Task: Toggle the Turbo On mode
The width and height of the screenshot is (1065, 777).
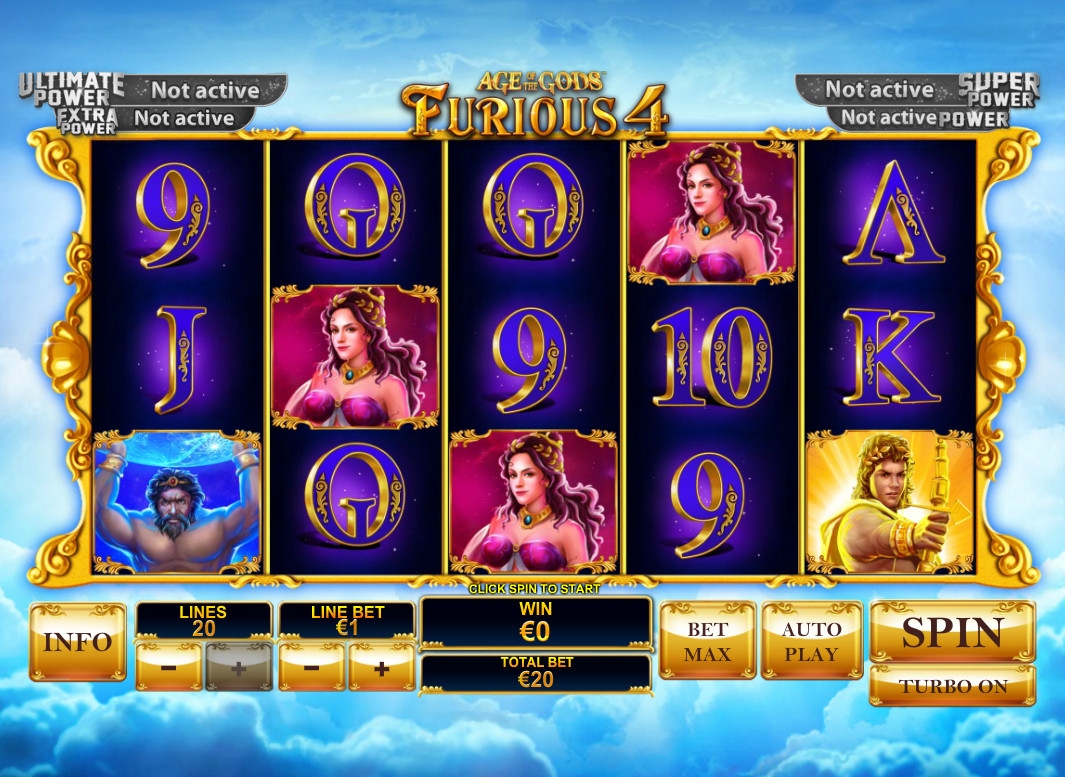Action: [952, 686]
